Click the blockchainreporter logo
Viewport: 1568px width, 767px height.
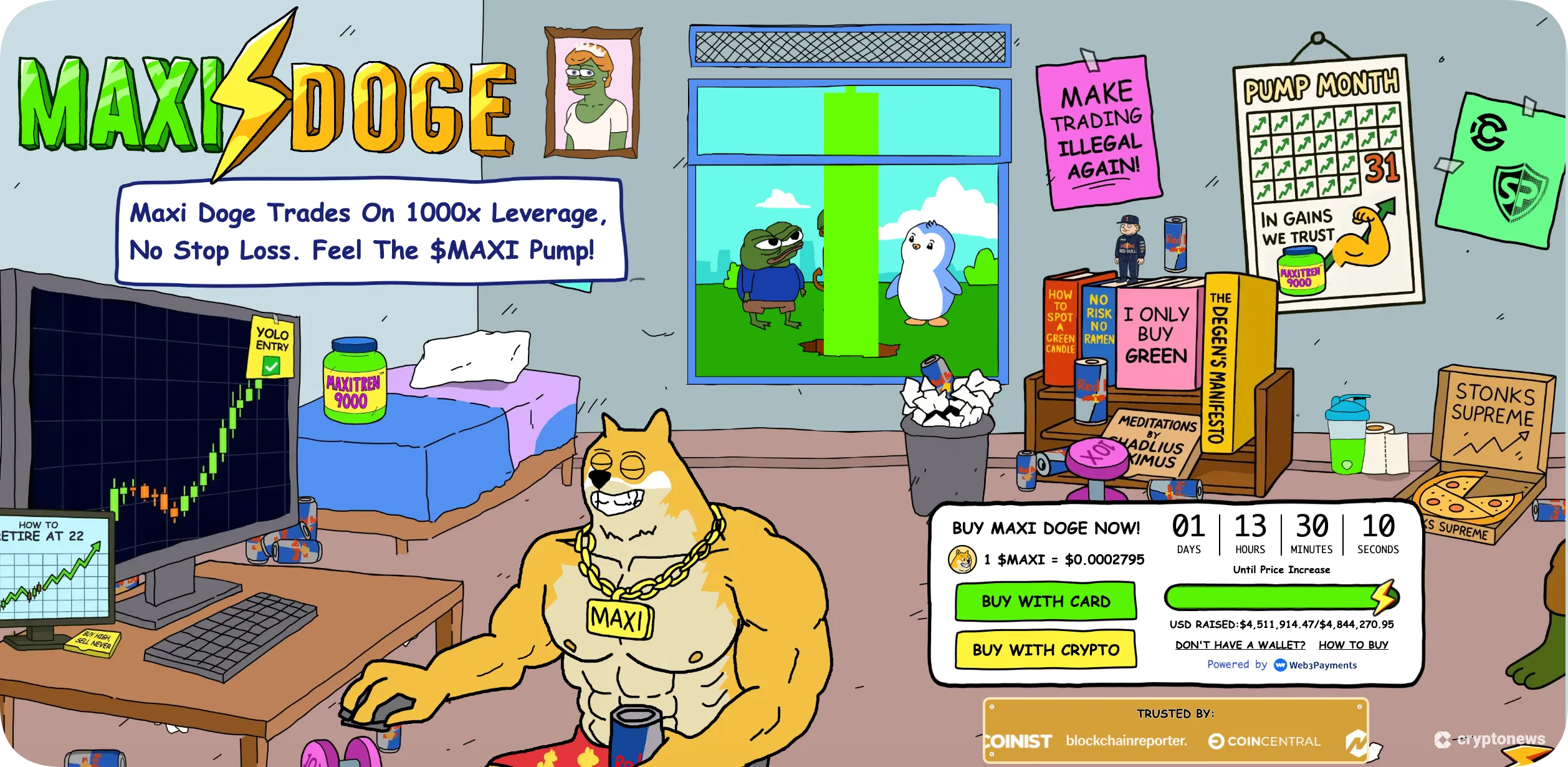click(1128, 740)
